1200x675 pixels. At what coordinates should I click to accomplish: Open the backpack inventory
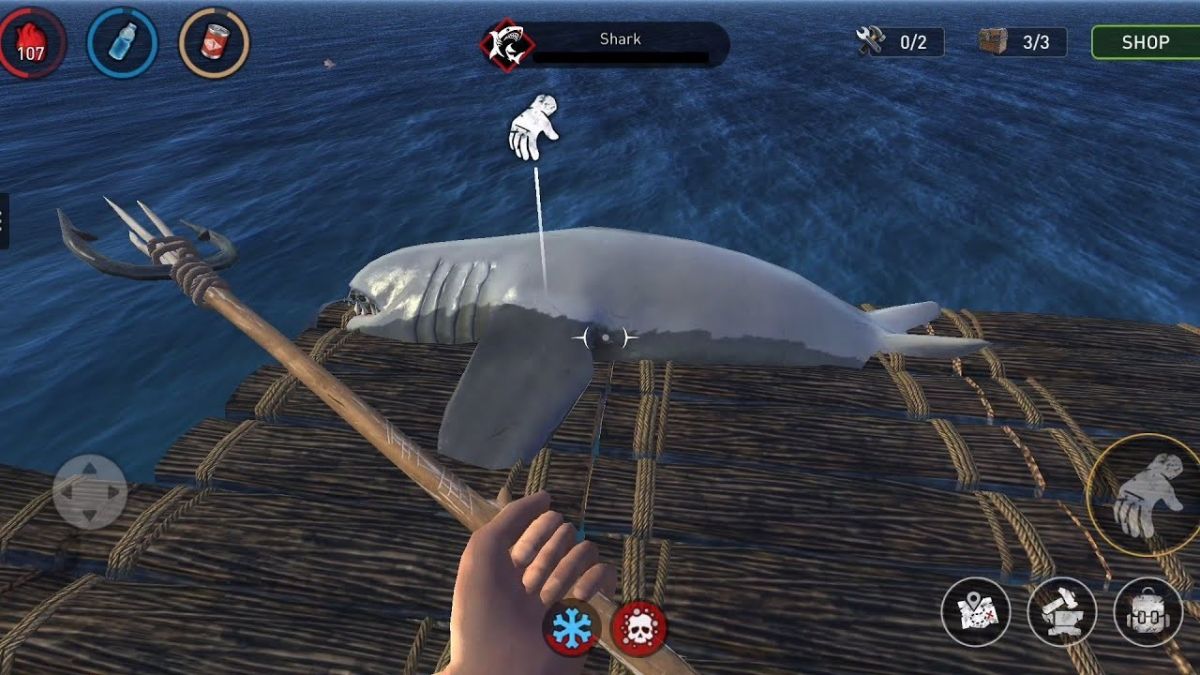click(x=1147, y=612)
